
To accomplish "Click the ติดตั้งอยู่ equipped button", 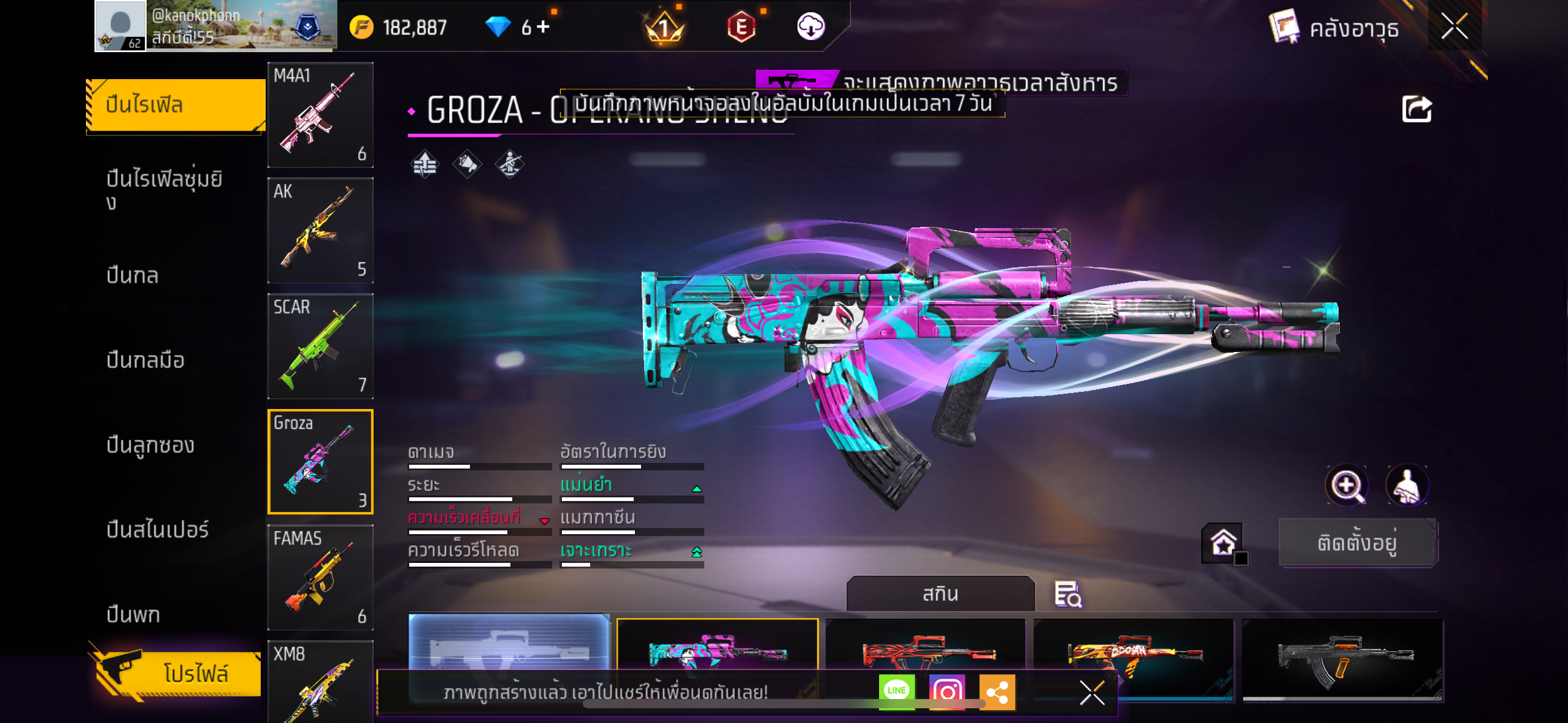I will (1358, 543).
